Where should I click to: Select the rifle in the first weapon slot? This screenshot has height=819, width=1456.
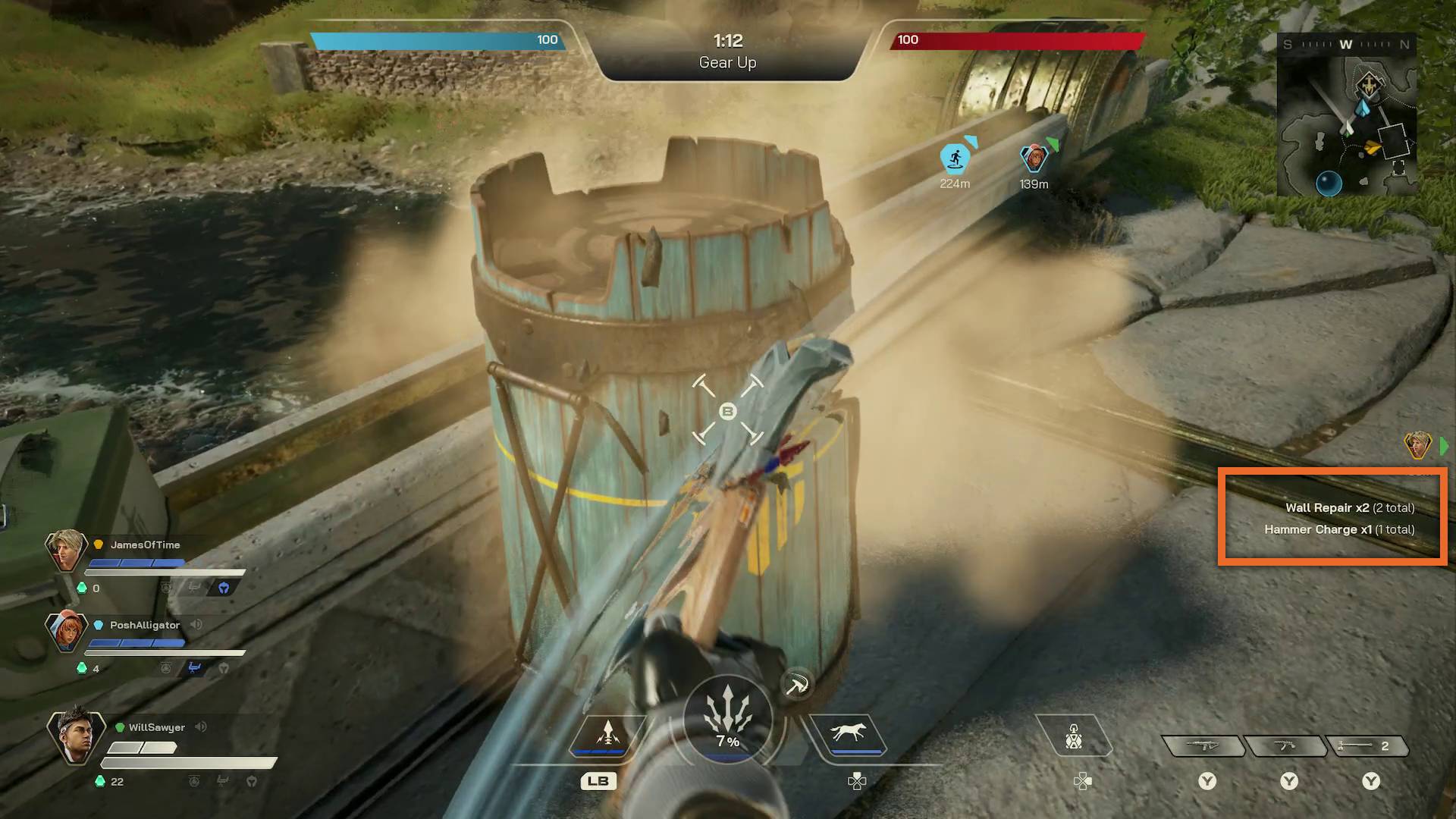tap(1203, 745)
